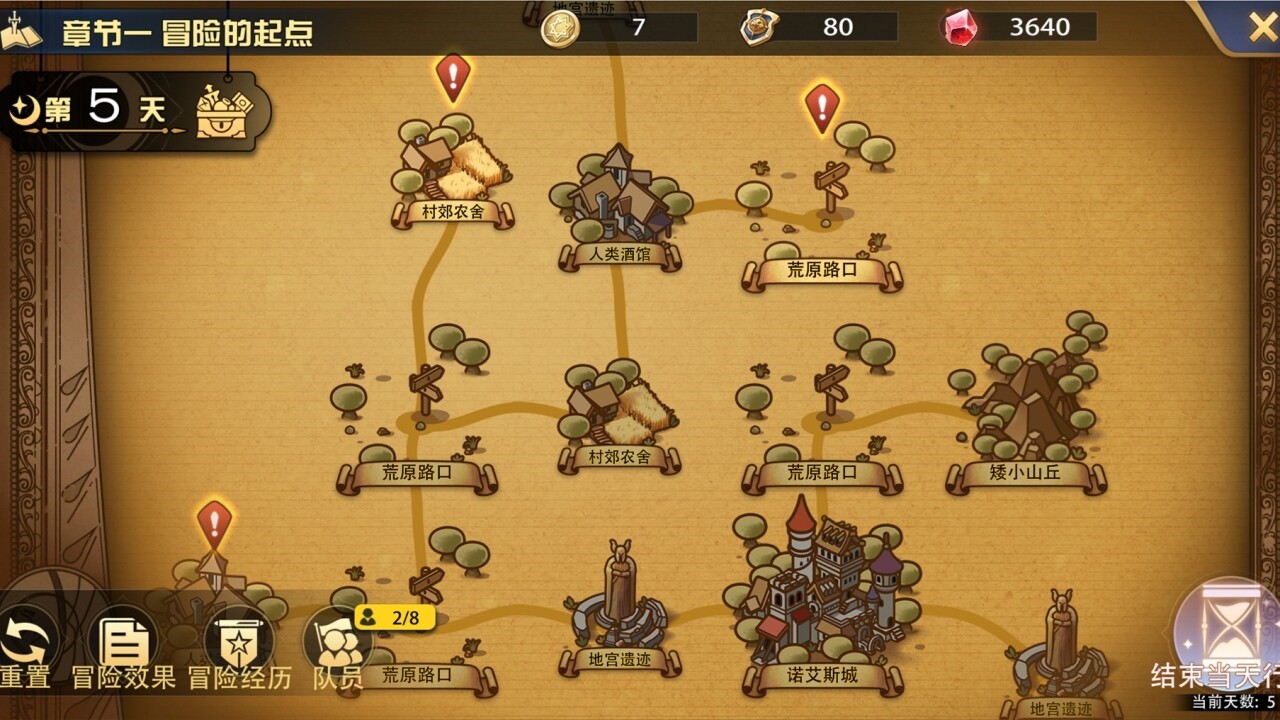Viewport: 1280px width, 720px height.
Task: Select the 重置 reset icon
Action: pos(28,640)
